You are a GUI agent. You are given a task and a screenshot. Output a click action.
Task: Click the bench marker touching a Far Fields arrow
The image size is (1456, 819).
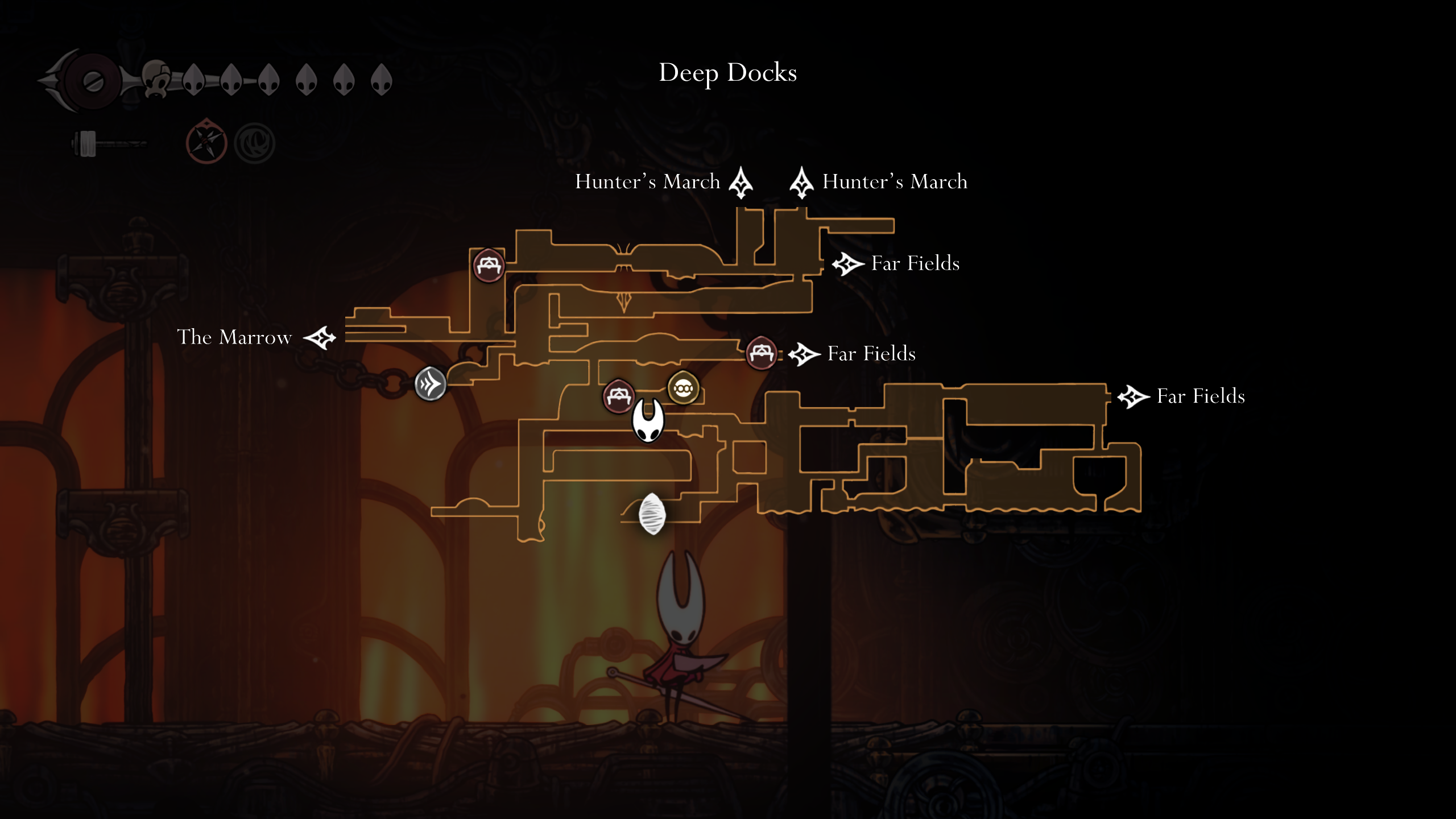point(761,353)
